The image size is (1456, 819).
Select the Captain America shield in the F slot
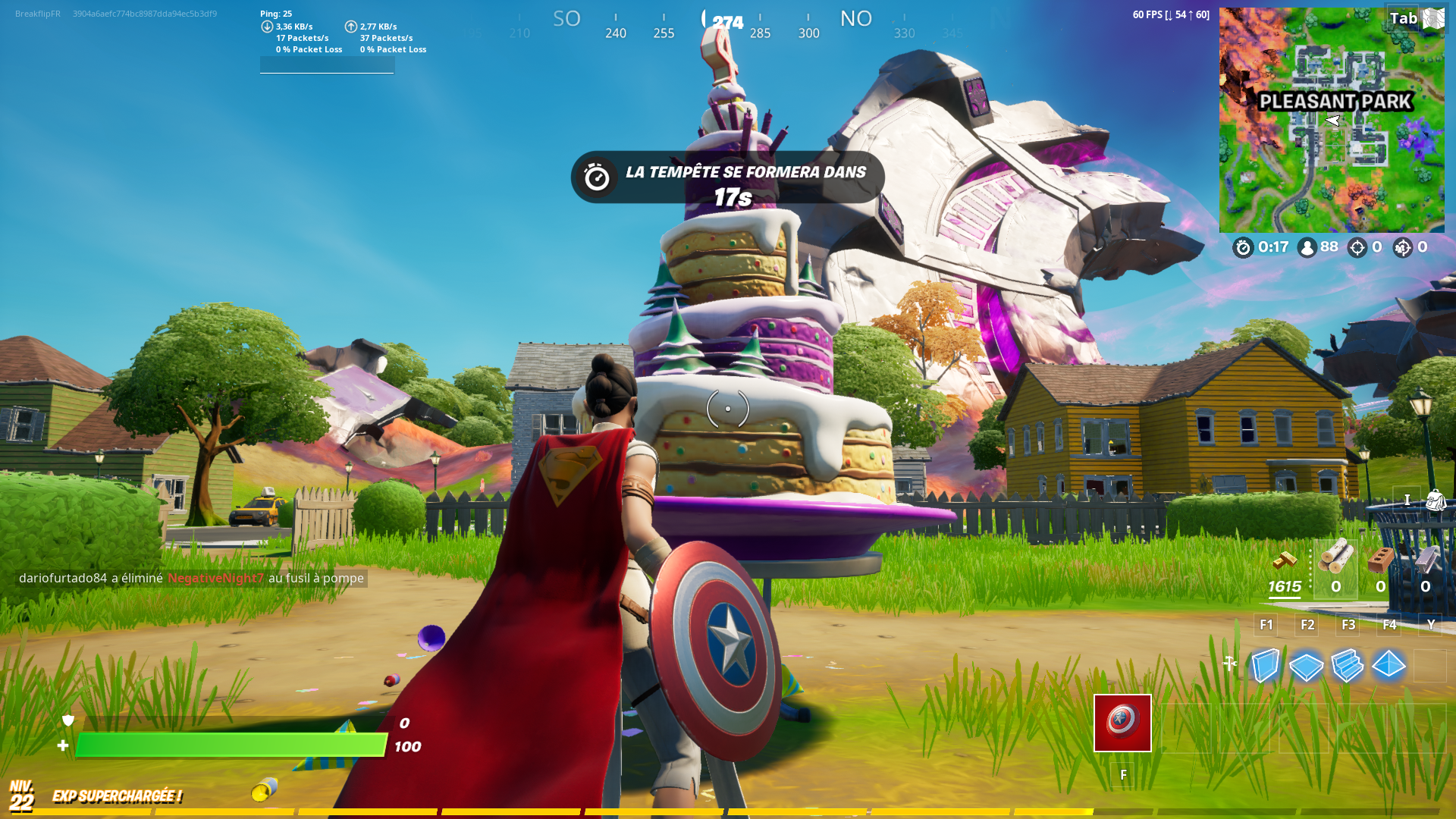[x=1122, y=723]
